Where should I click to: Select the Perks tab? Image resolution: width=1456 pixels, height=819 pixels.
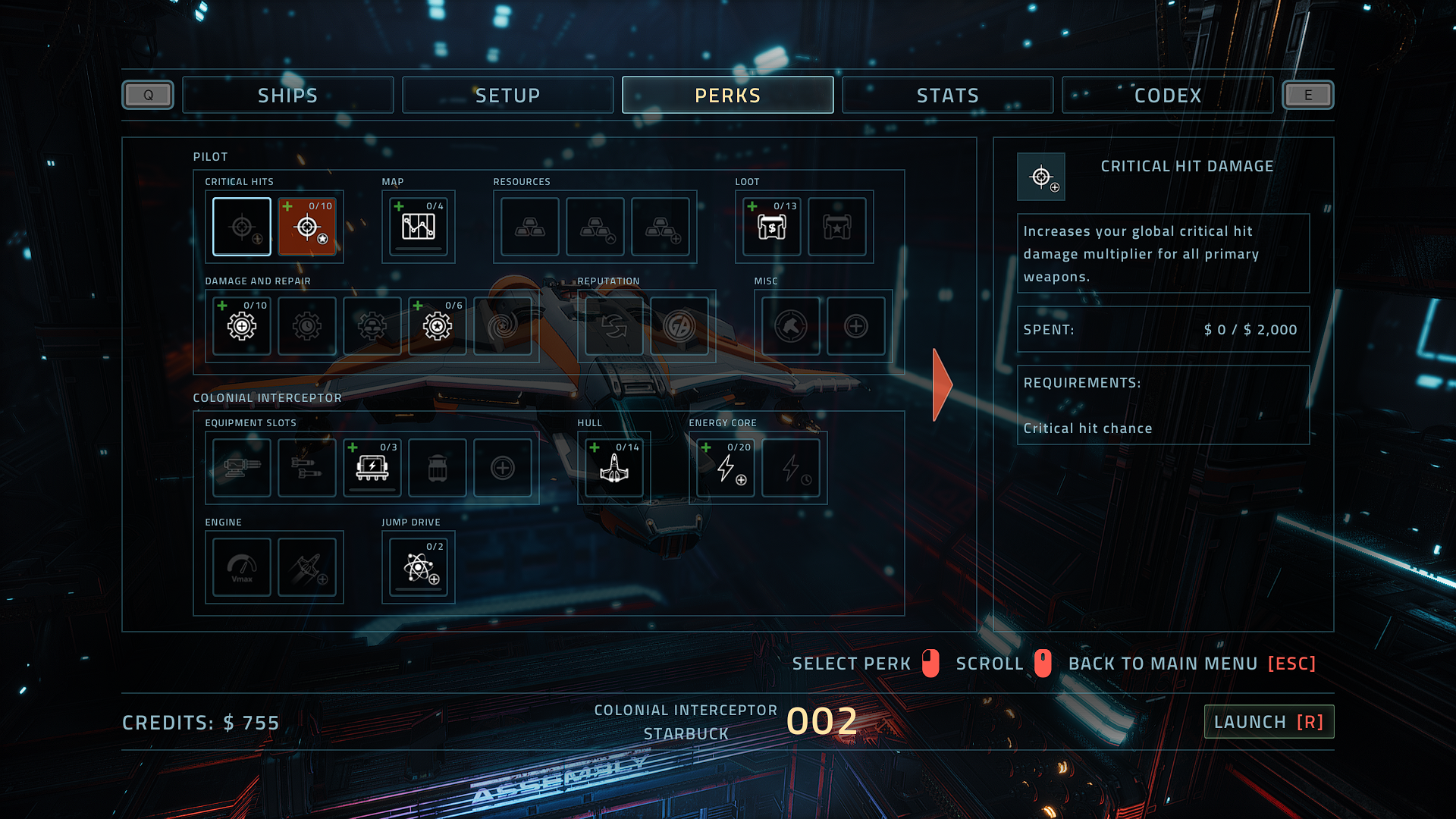tap(727, 96)
